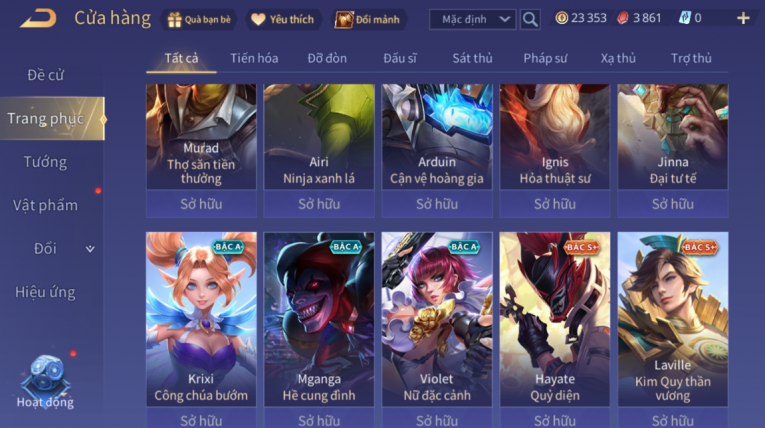View the Trợ thủ tab
The width and height of the screenshot is (765, 428).
[x=691, y=58]
